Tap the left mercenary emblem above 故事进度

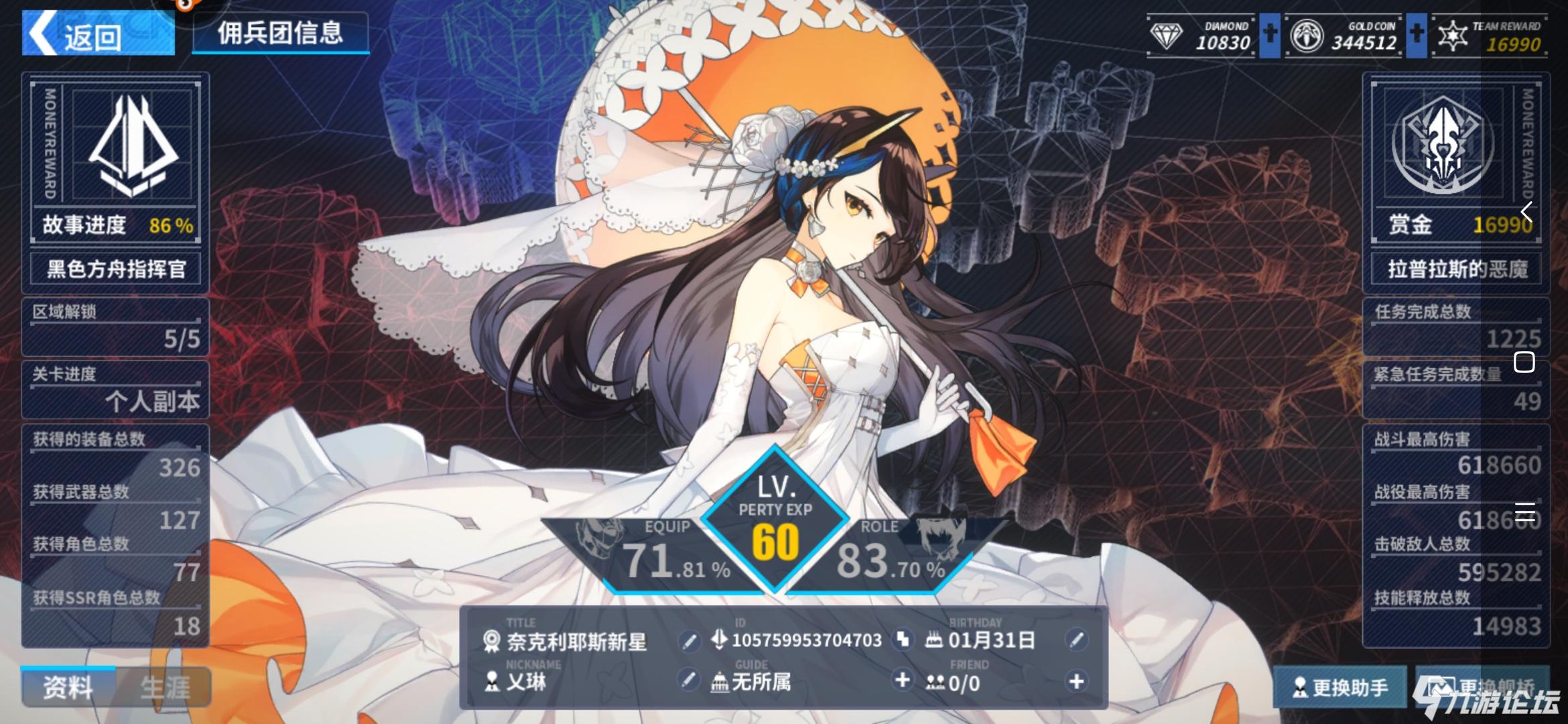[132, 146]
